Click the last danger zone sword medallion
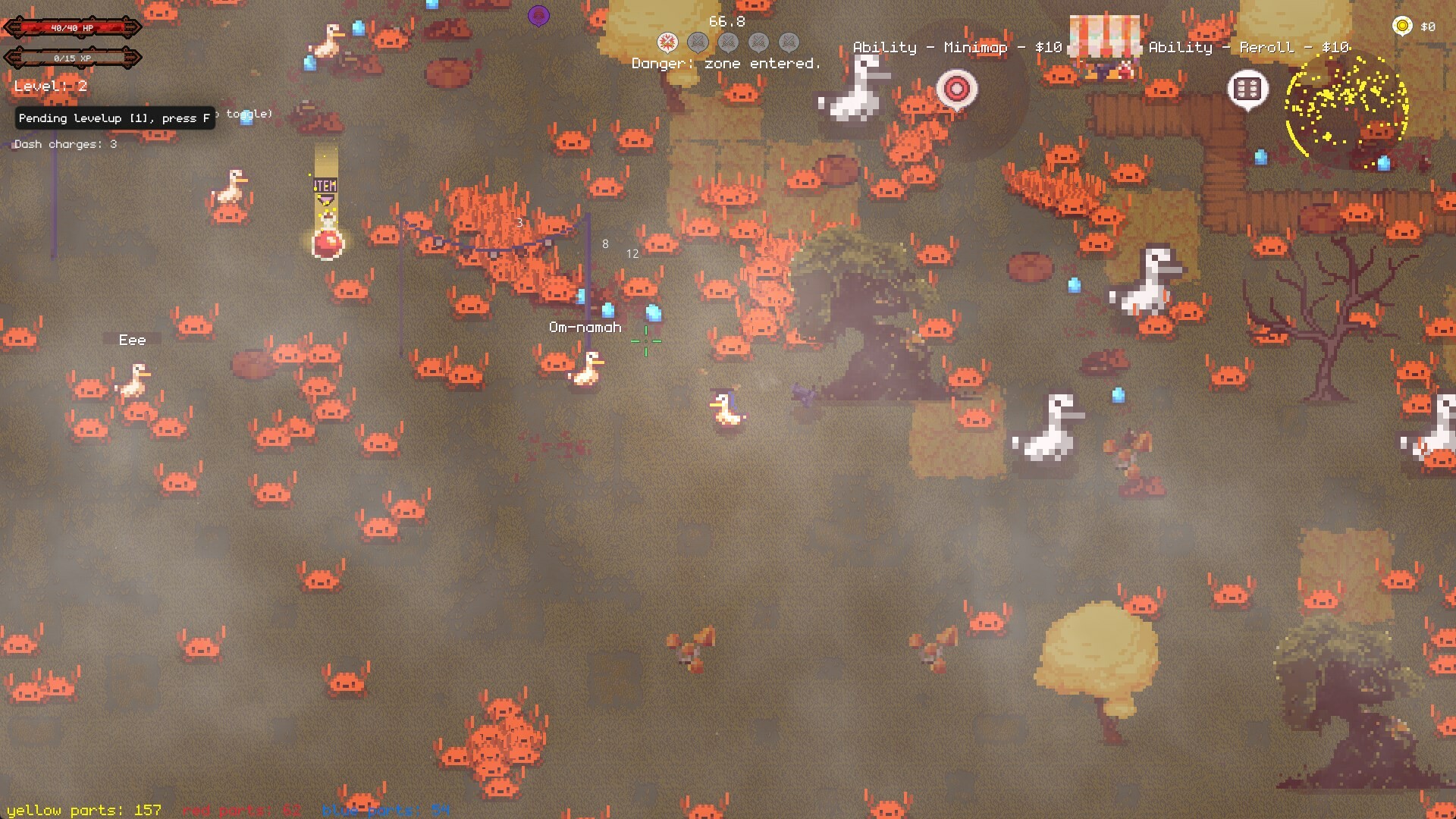The width and height of the screenshot is (1456, 819). tap(790, 42)
